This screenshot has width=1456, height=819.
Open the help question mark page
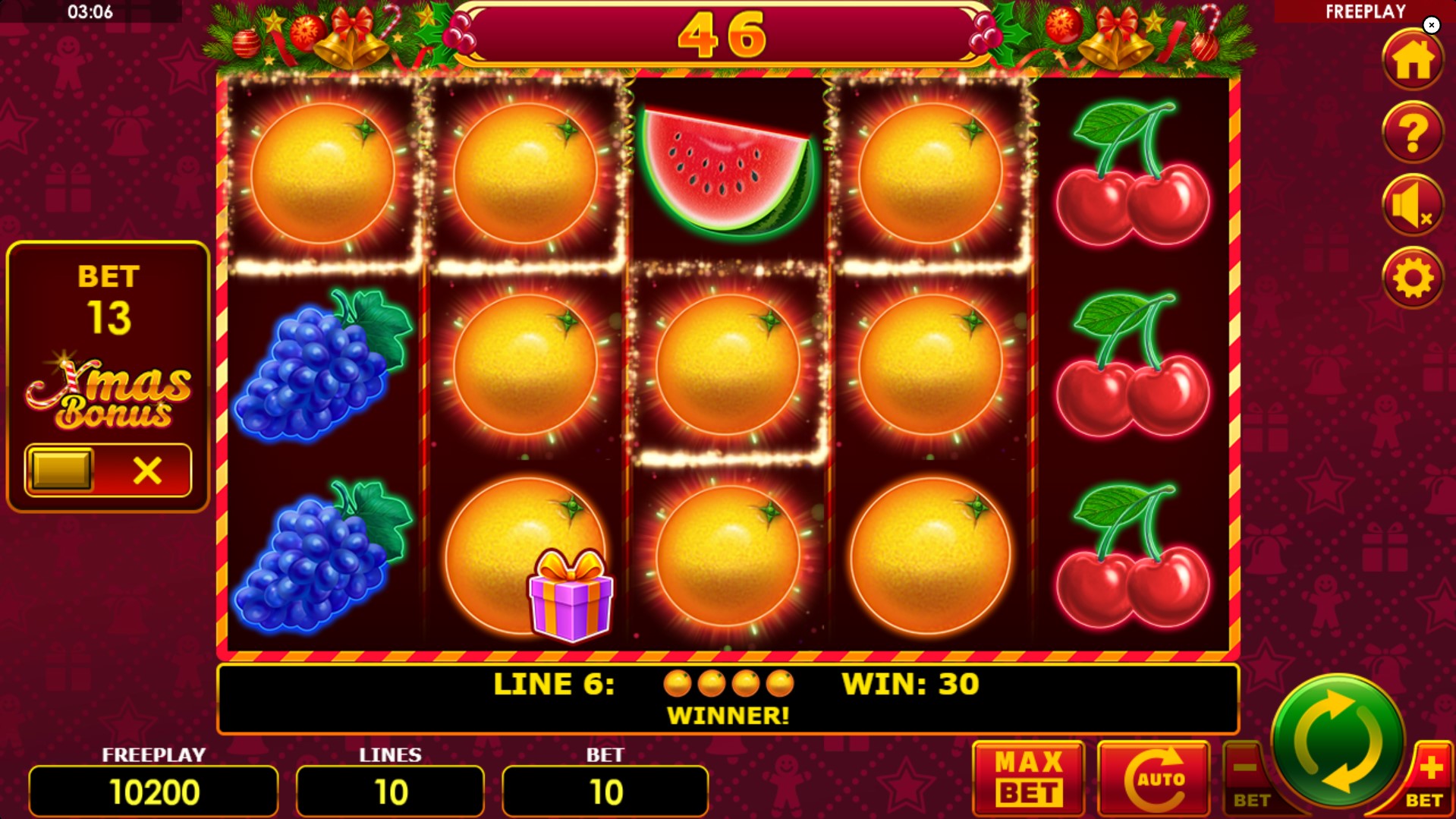(x=1412, y=133)
